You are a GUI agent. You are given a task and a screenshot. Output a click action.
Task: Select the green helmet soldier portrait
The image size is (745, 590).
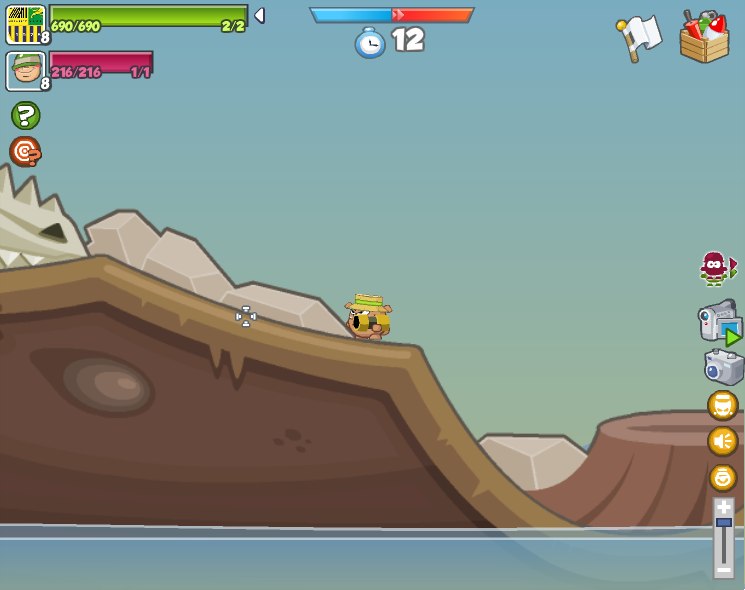[26, 71]
